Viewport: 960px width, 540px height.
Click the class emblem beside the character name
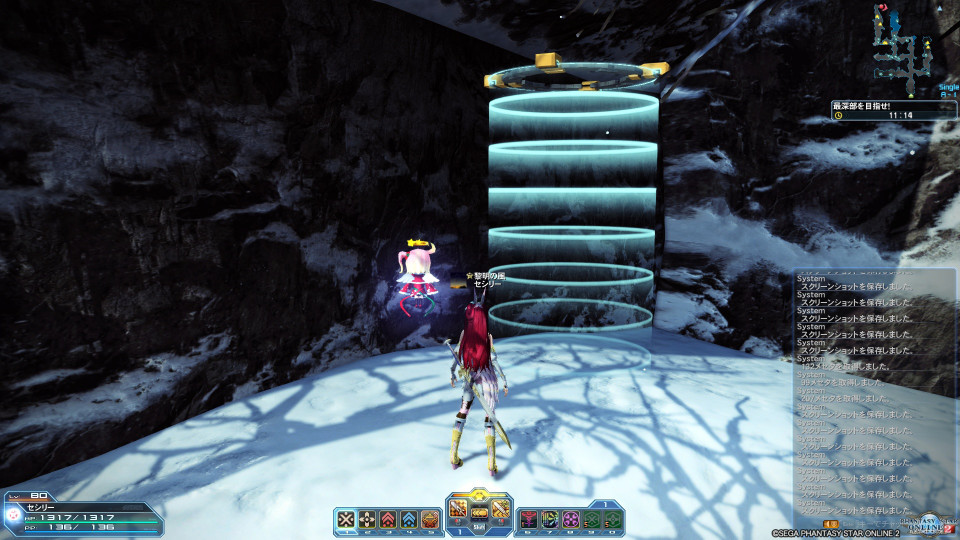click(x=14, y=516)
